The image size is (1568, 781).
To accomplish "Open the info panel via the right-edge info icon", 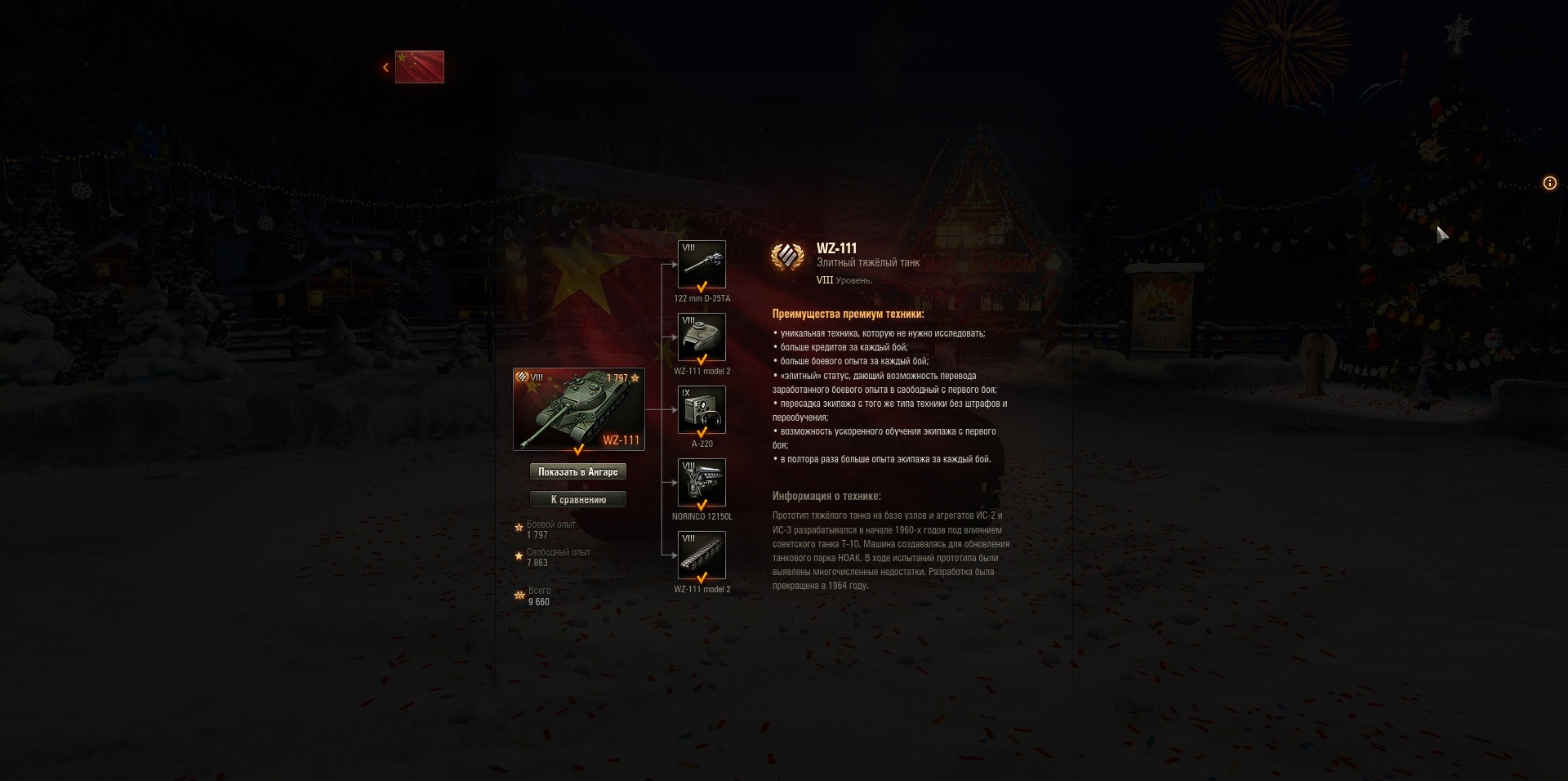I will point(1549,183).
